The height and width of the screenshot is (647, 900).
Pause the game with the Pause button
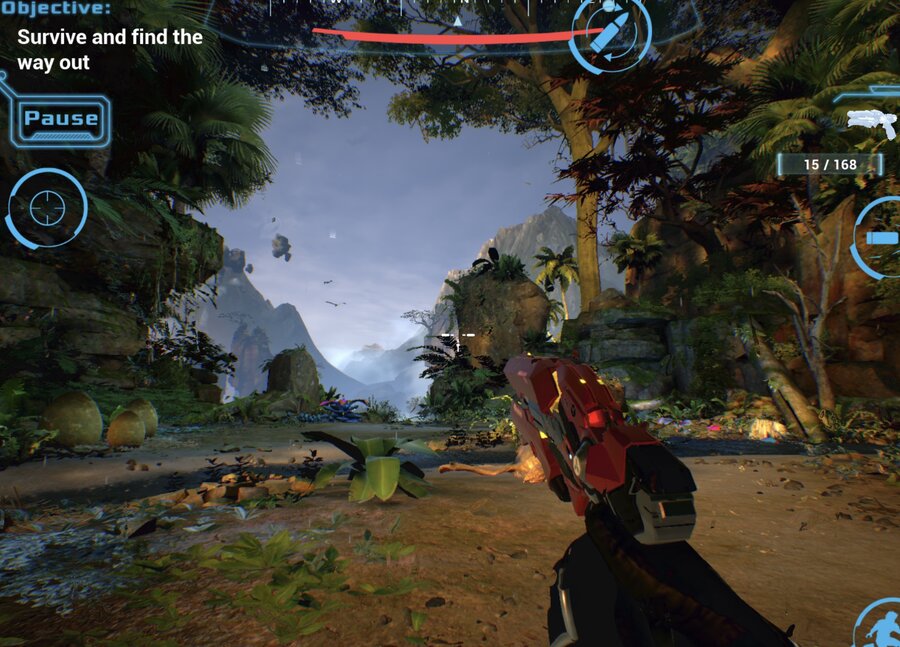(61, 120)
